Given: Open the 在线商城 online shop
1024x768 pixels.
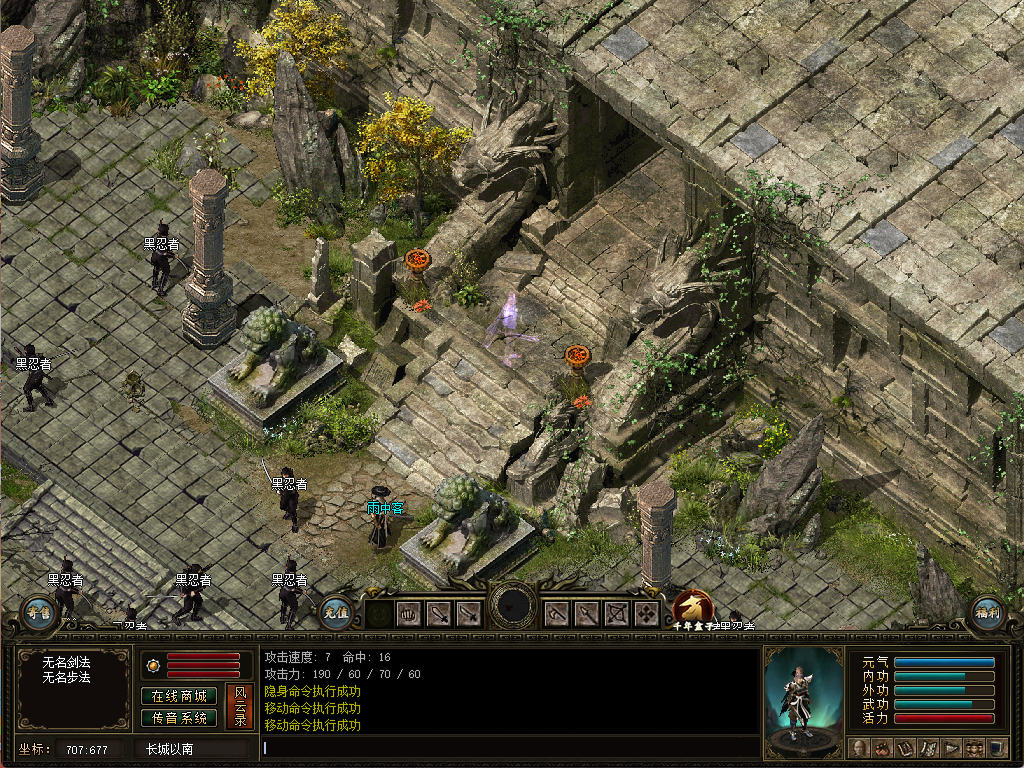Looking at the screenshot, I should click(x=180, y=696).
